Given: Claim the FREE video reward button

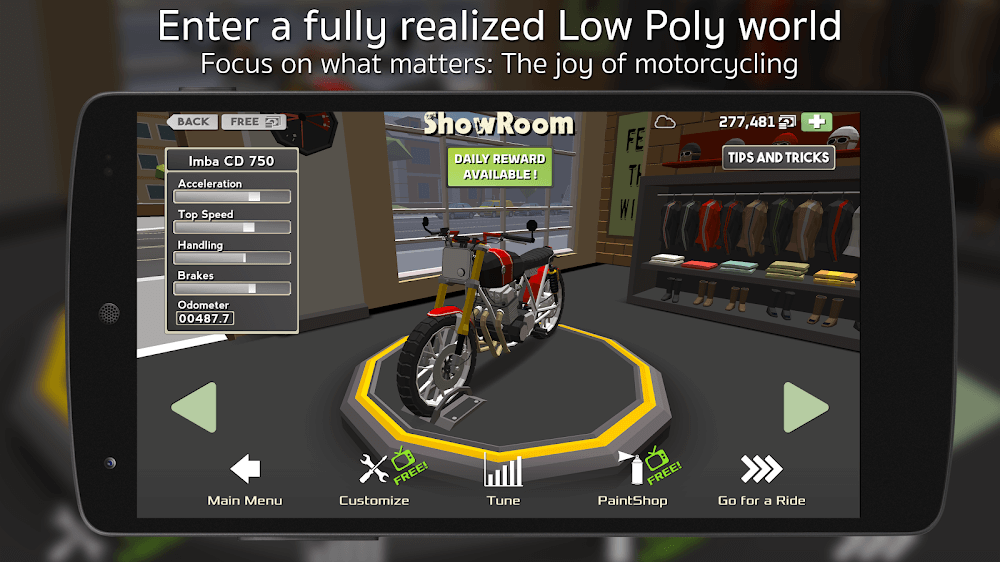Looking at the screenshot, I should [252, 122].
